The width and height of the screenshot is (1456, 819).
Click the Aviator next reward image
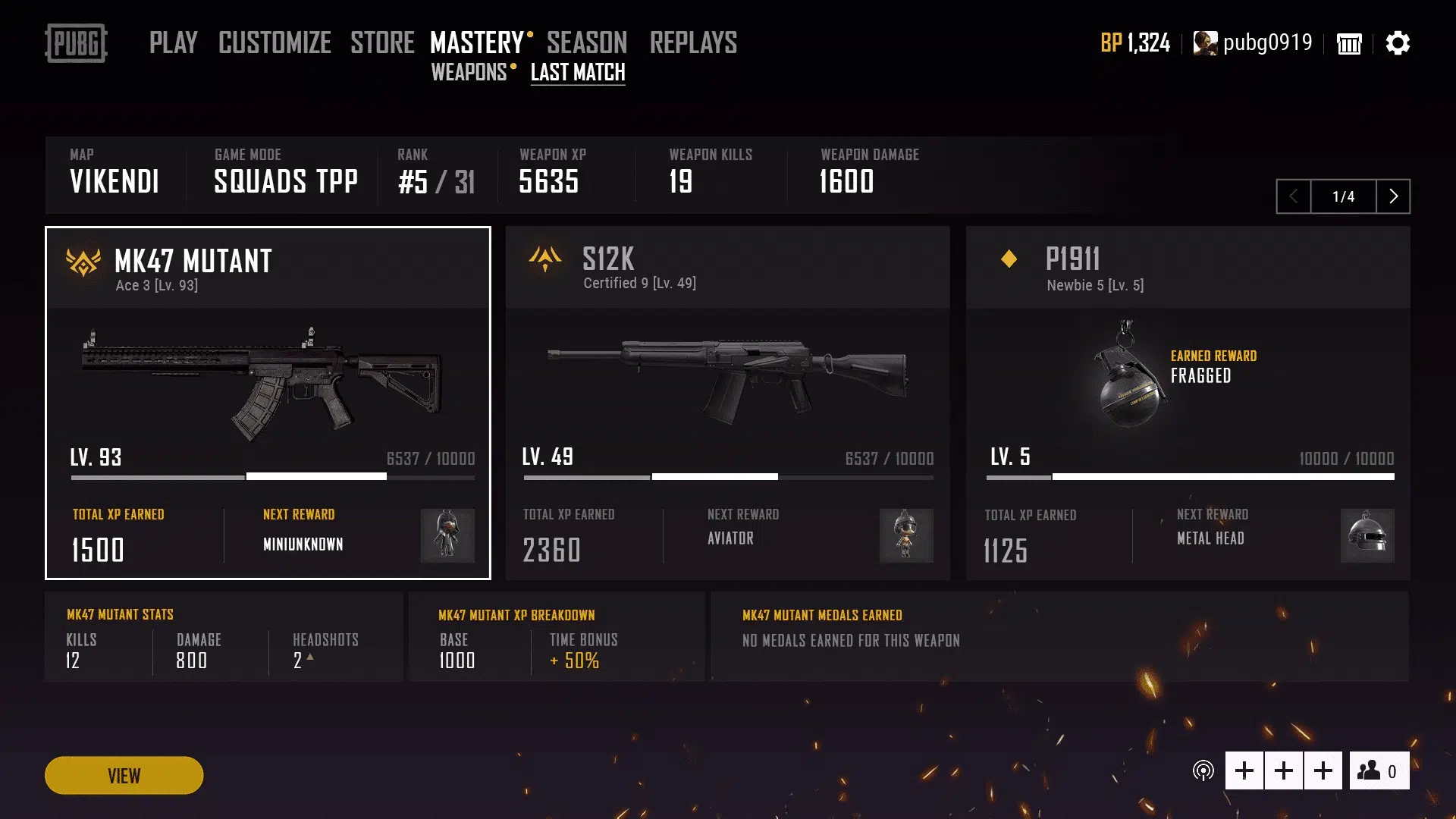click(907, 536)
